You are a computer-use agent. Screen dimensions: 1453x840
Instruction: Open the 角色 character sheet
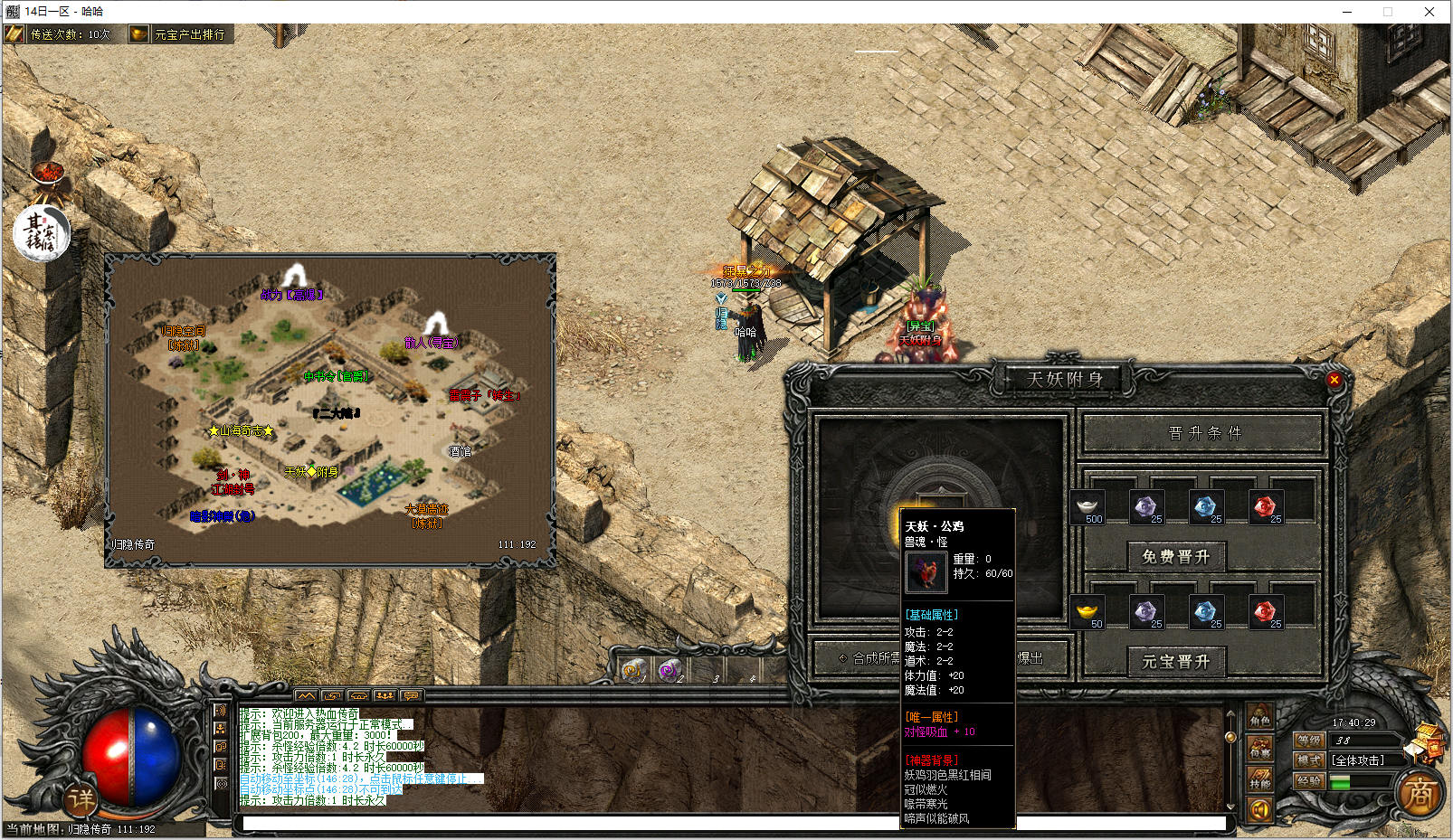(1259, 717)
